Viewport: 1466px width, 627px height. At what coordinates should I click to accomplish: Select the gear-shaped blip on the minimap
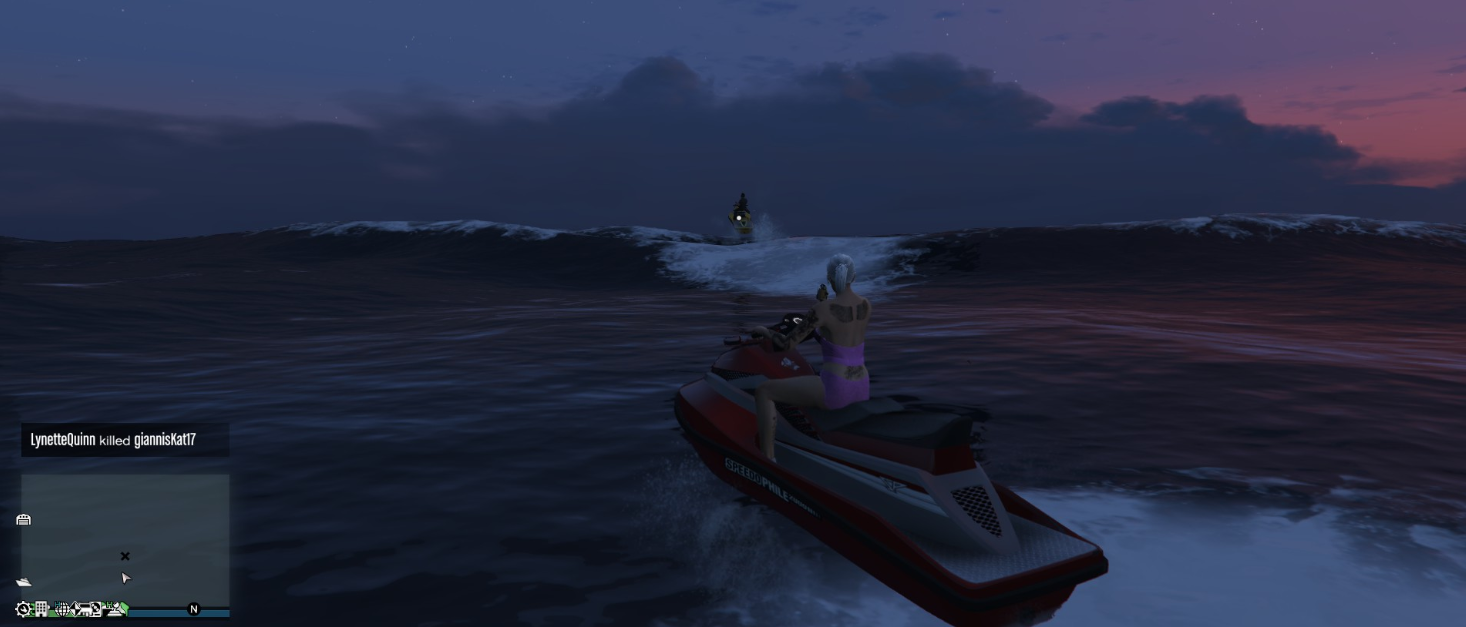tap(23, 609)
